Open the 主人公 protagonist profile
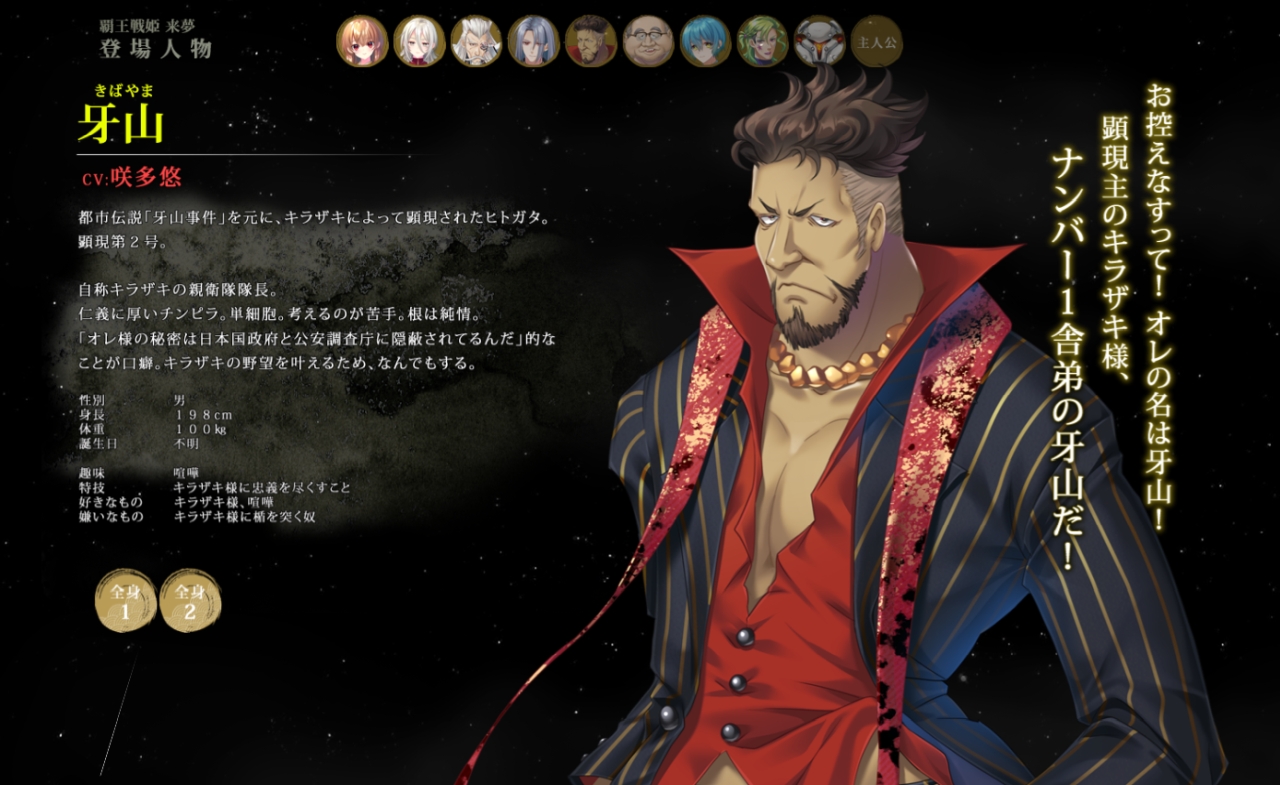 point(877,41)
